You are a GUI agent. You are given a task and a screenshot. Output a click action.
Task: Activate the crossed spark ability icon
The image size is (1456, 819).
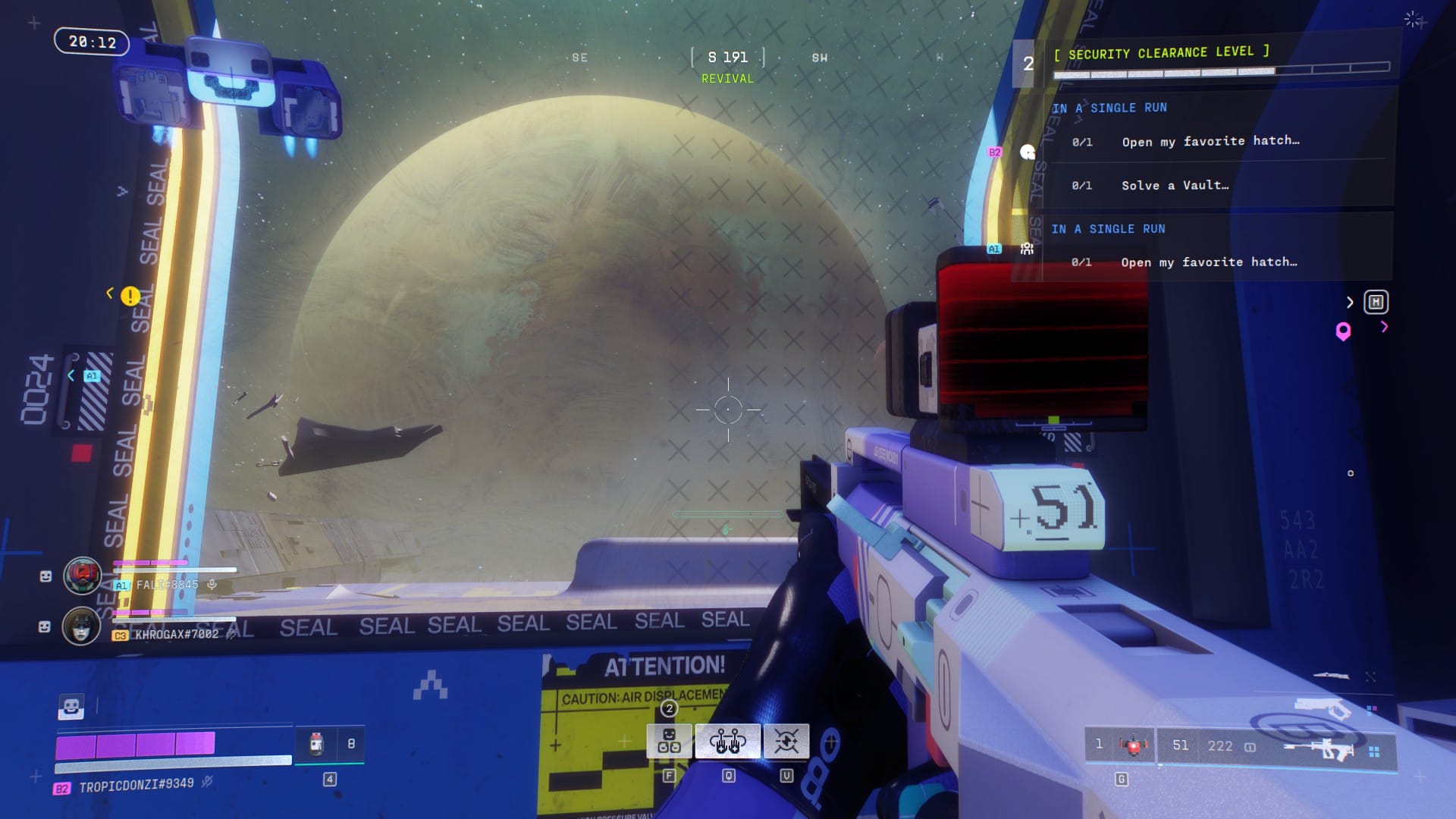point(786,741)
